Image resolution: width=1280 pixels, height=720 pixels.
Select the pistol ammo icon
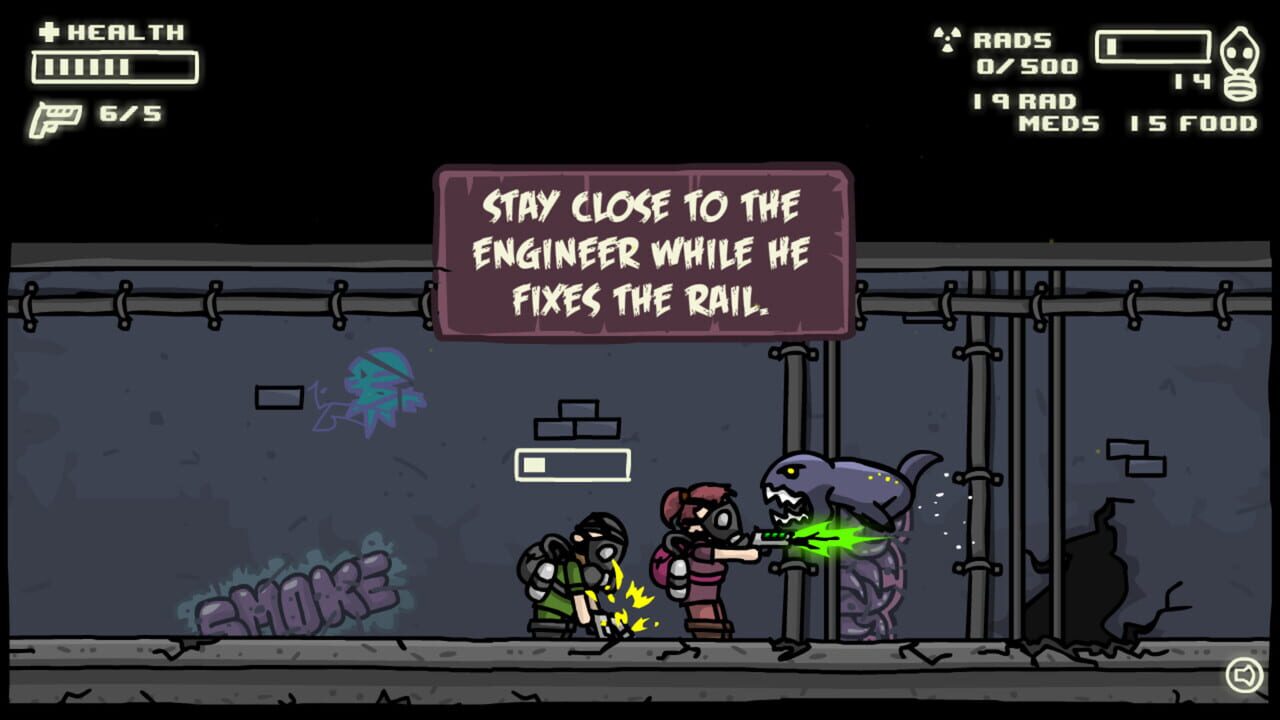58,115
